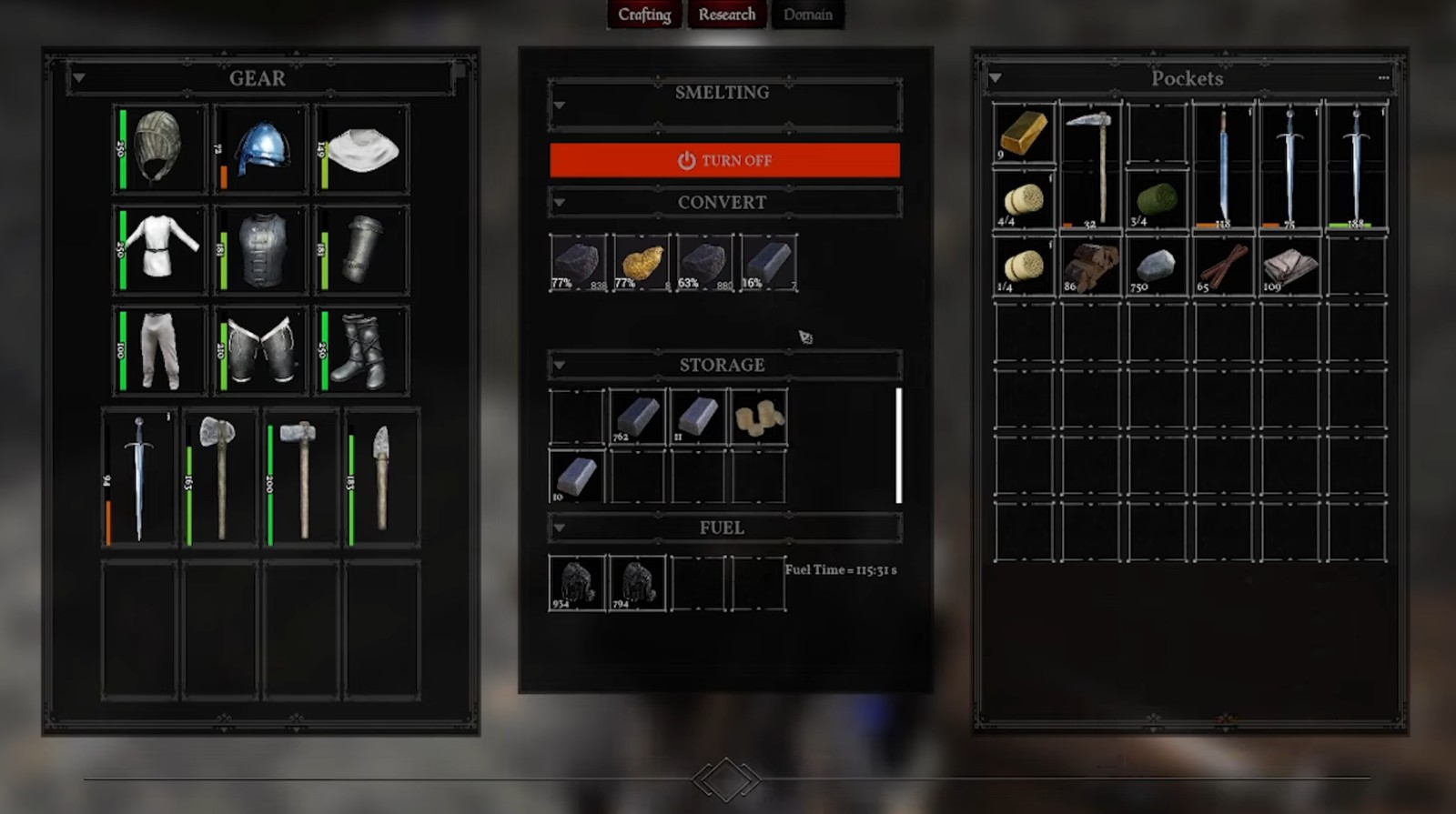The height and width of the screenshot is (814, 1456).
Task: Open the Domain tab
Action: [x=807, y=15]
